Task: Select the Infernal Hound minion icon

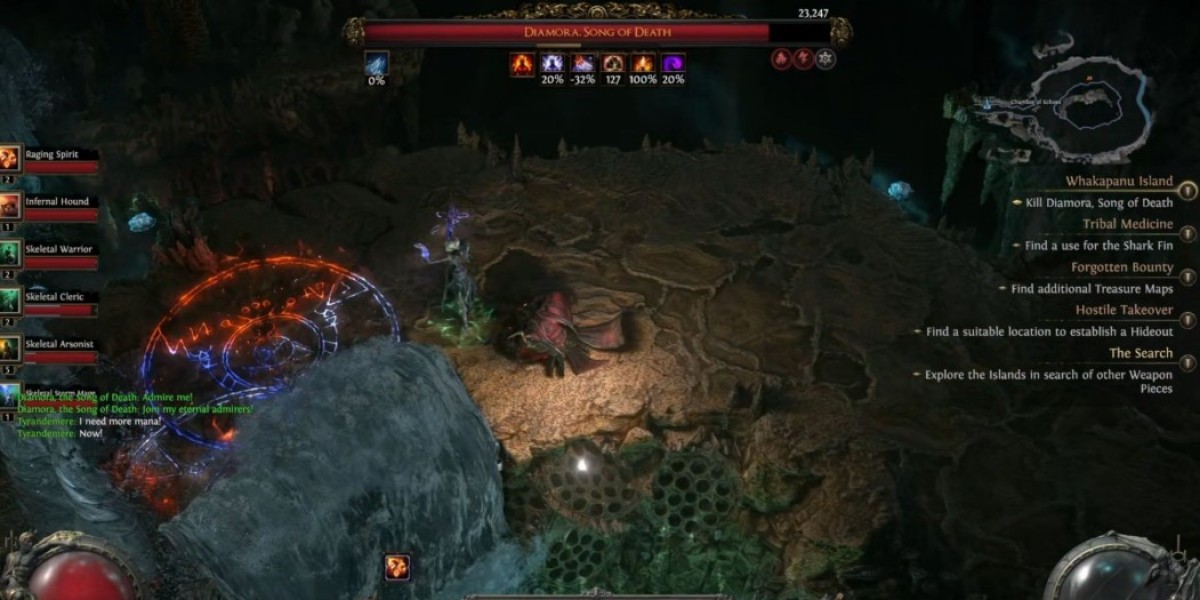Action: [x=11, y=205]
